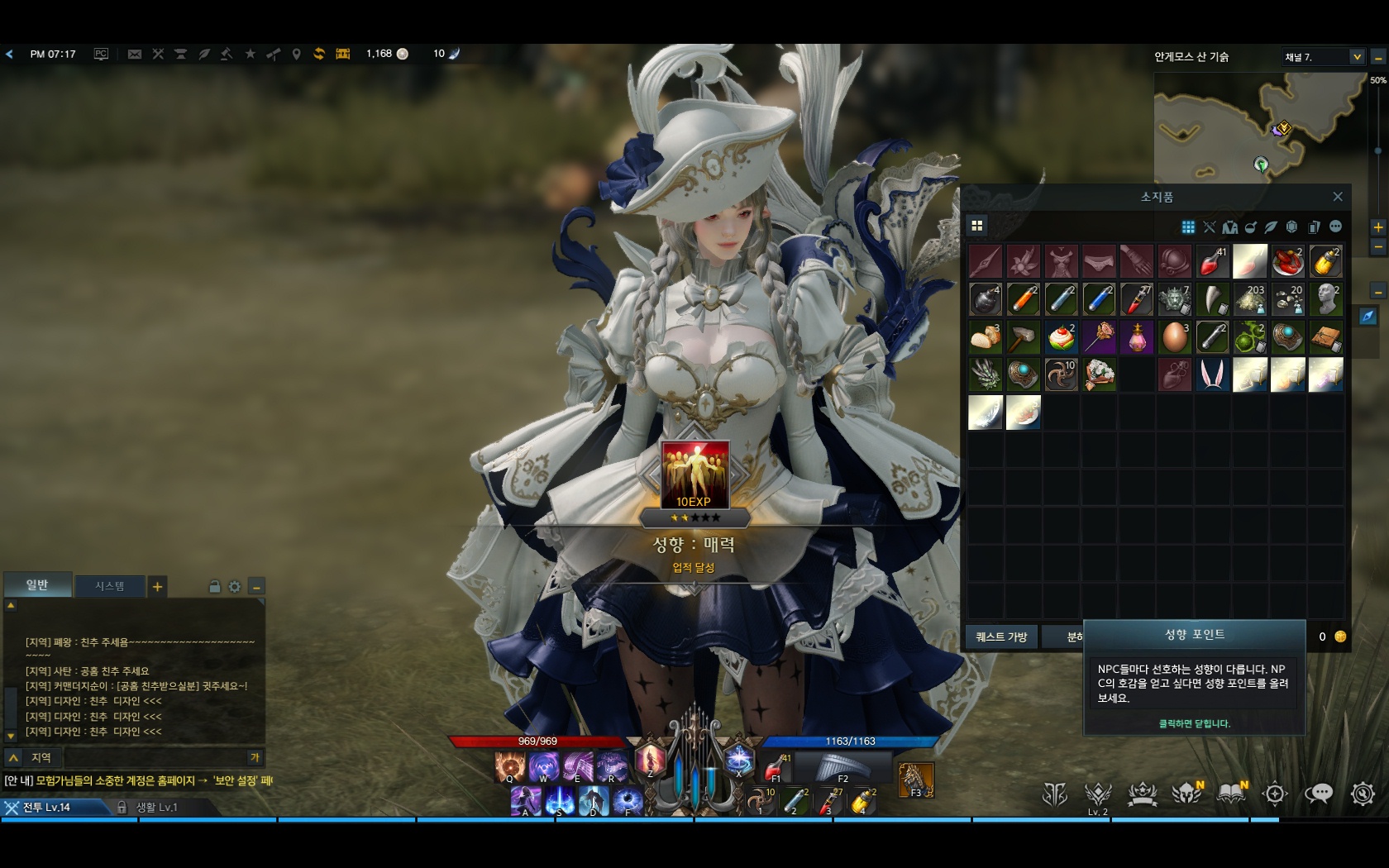This screenshot has width=1389, height=868.
Task: Switch to the 생활 Lv.1 tab
Action: [x=156, y=807]
